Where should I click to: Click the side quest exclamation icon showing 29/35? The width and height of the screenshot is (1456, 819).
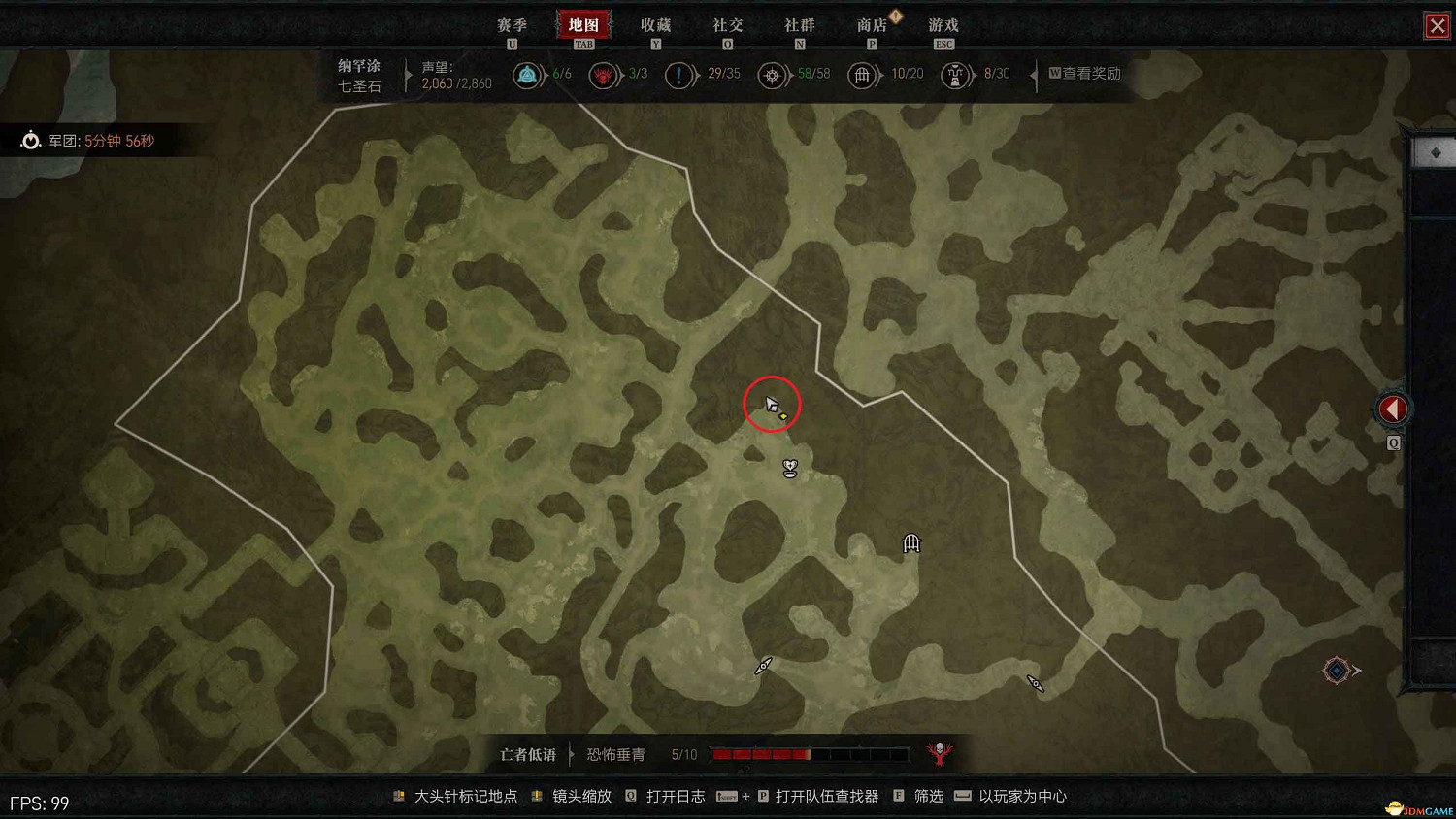click(680, 75)
